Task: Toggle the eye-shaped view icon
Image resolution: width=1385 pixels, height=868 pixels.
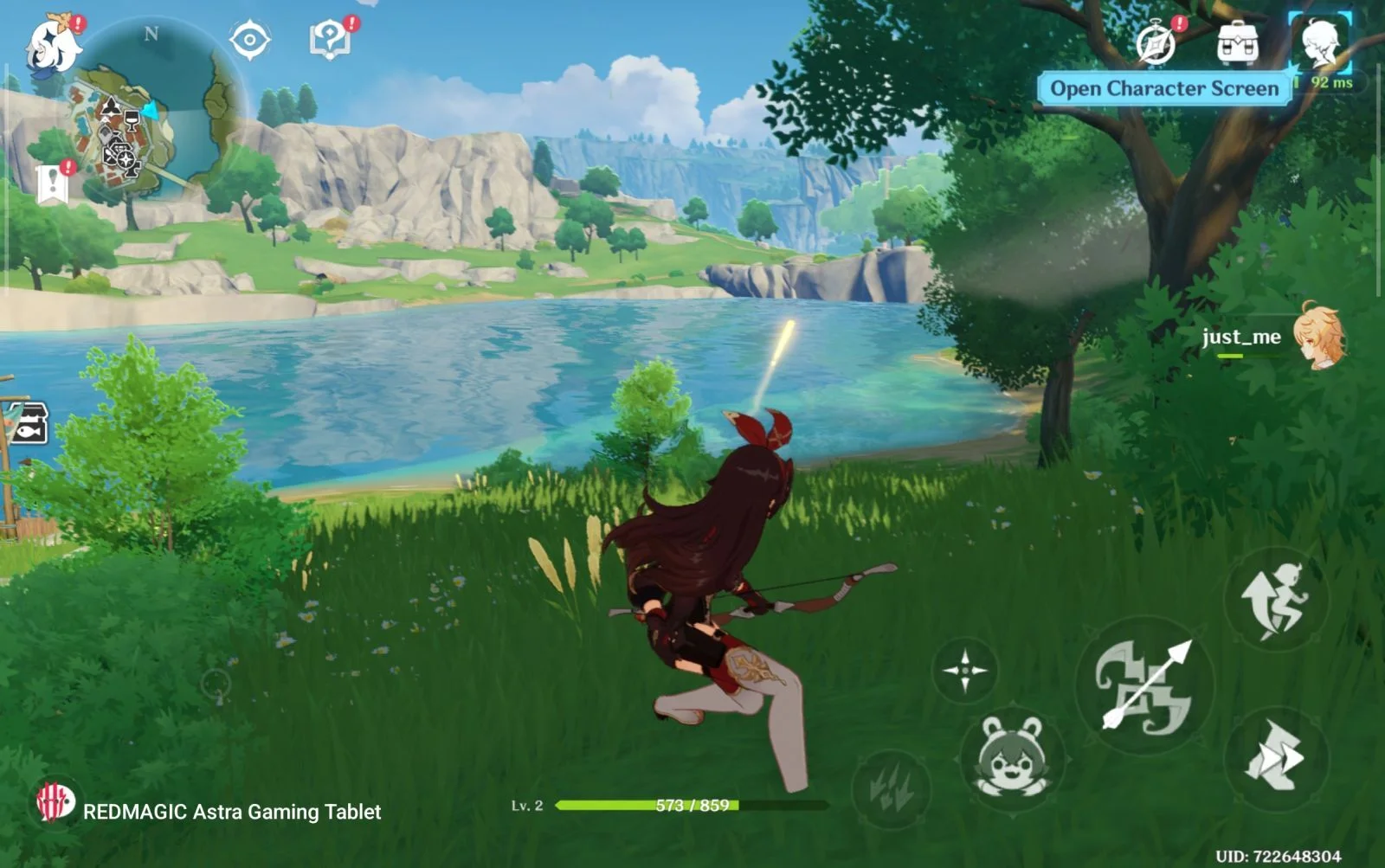Action: (249, 40)
